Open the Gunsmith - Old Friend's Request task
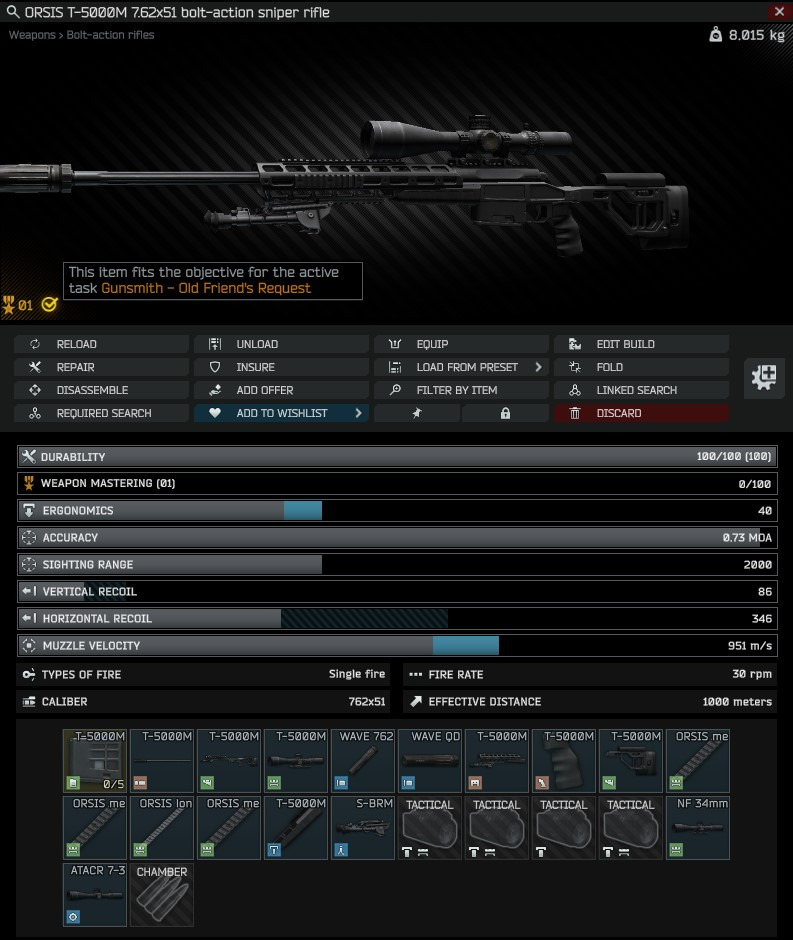793x940 pixels. [205, 288]
